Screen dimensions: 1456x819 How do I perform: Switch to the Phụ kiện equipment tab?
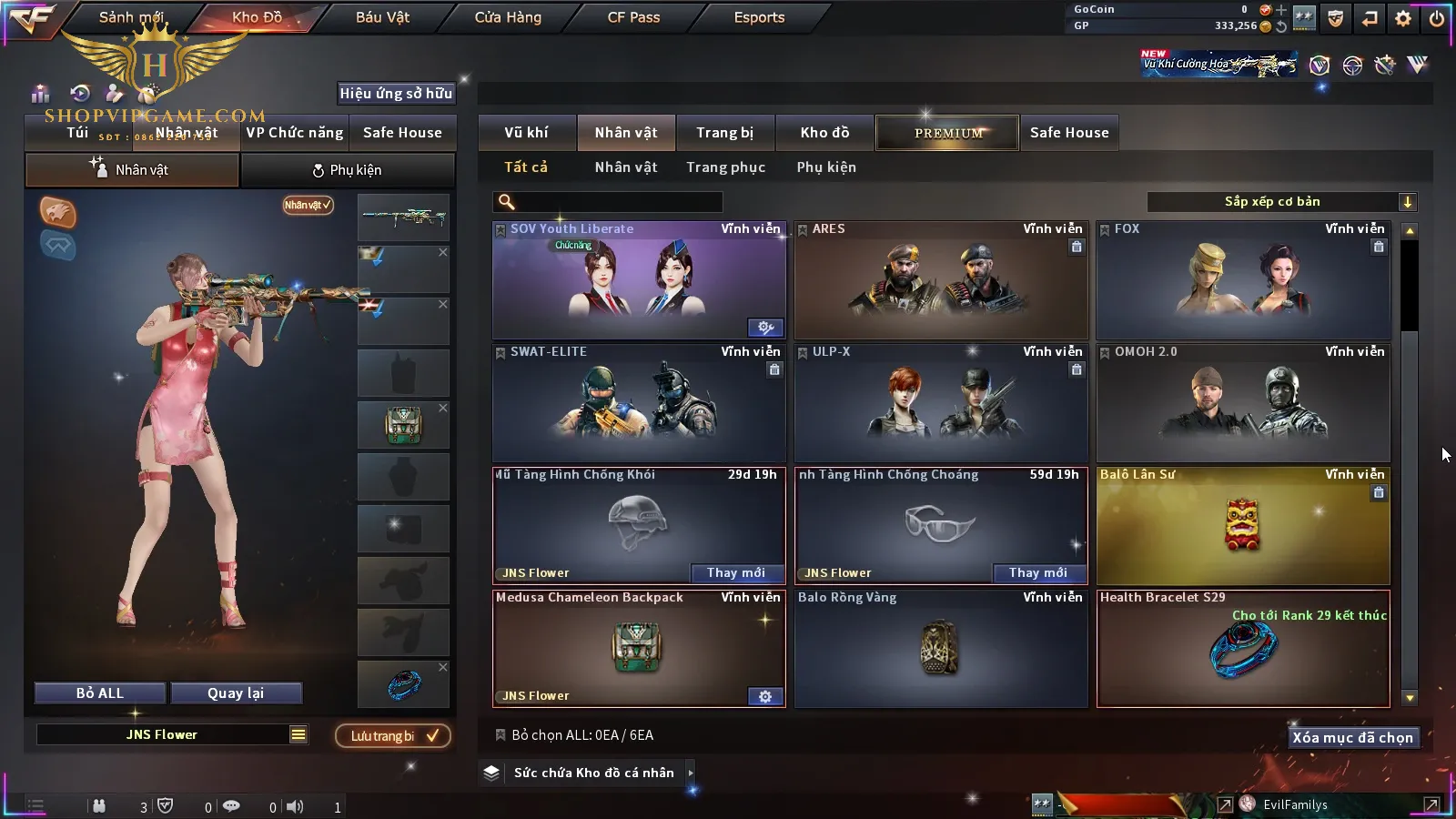347,170
